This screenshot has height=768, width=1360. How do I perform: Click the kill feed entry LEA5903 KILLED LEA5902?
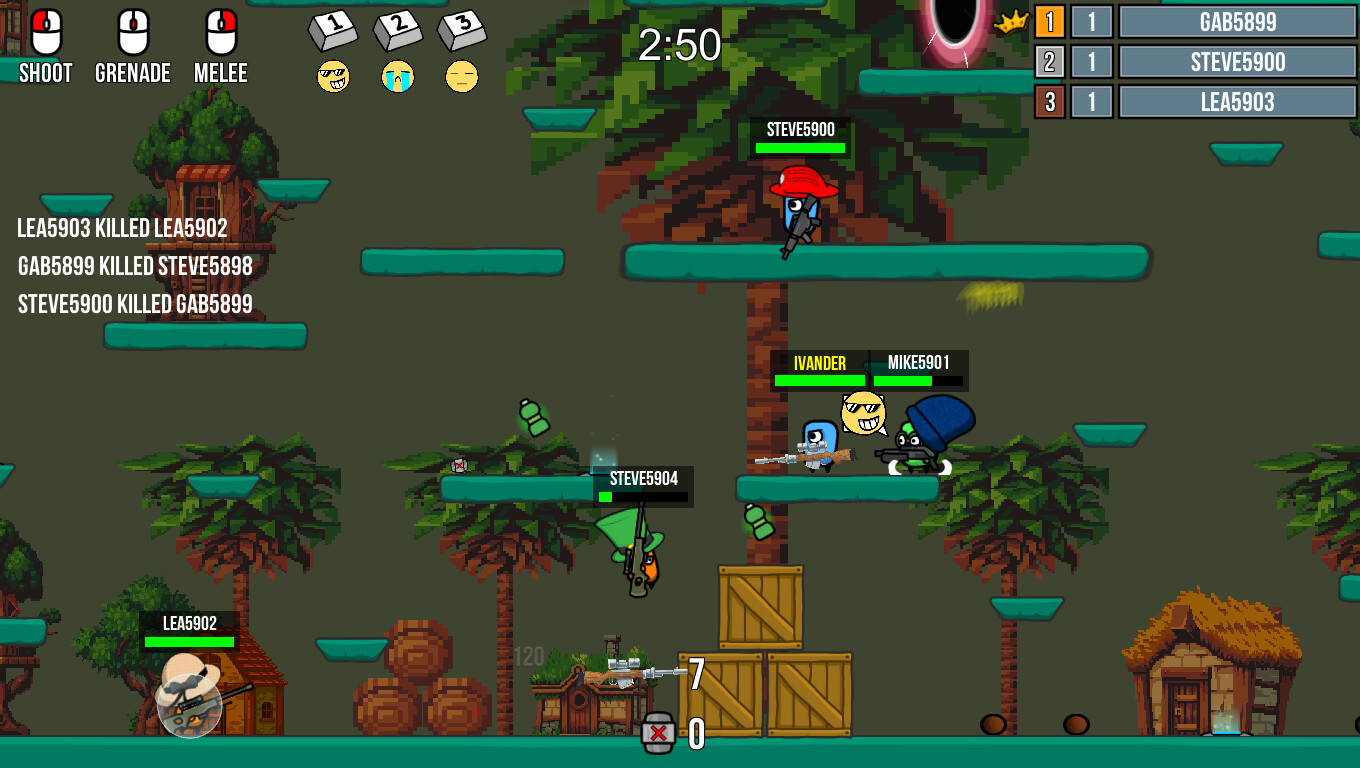120,229
